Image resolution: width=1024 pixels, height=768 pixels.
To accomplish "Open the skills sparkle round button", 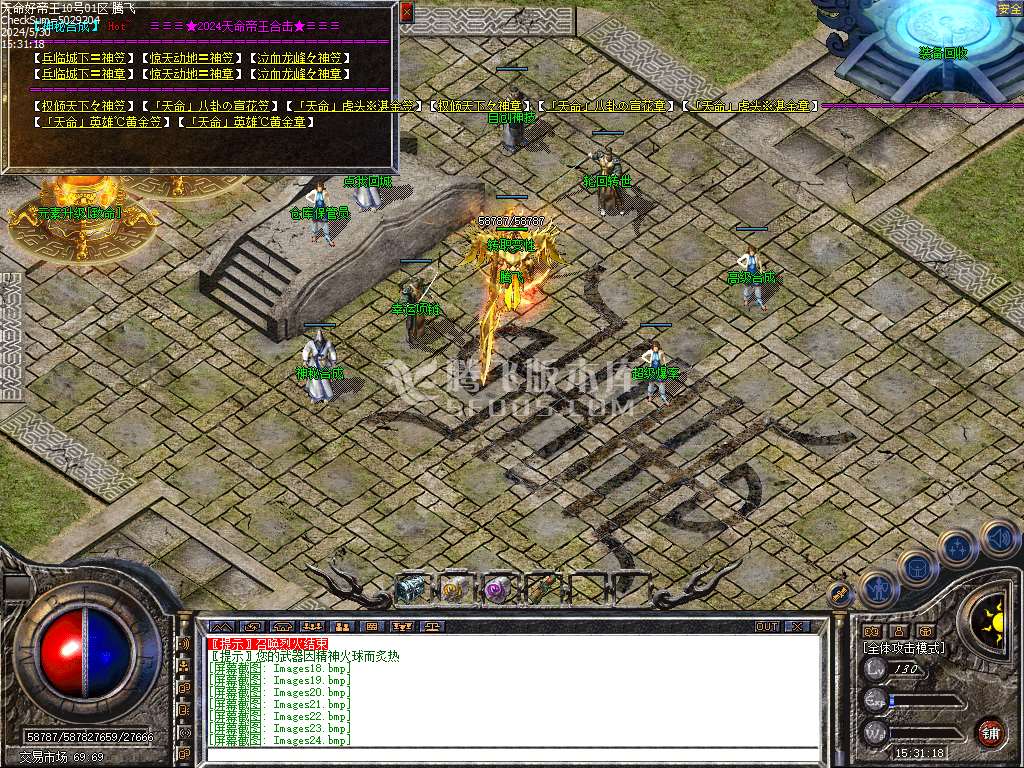I will [958, 548].
